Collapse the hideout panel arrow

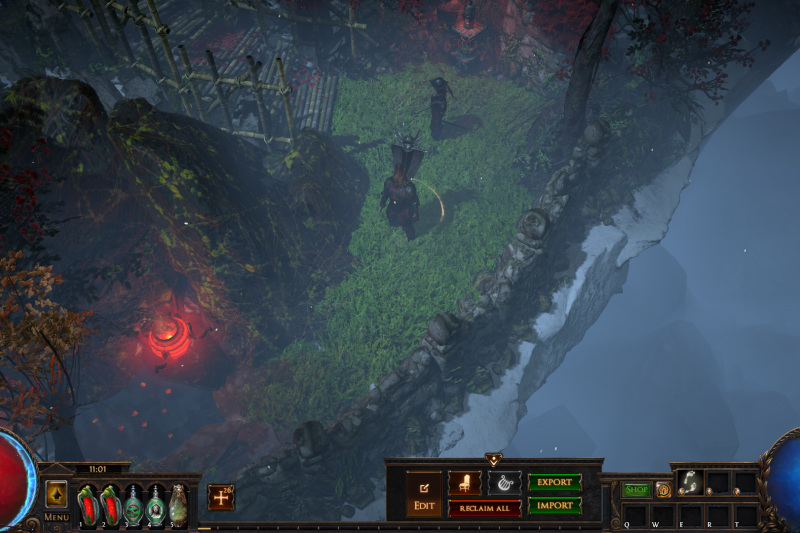point(494,460)
